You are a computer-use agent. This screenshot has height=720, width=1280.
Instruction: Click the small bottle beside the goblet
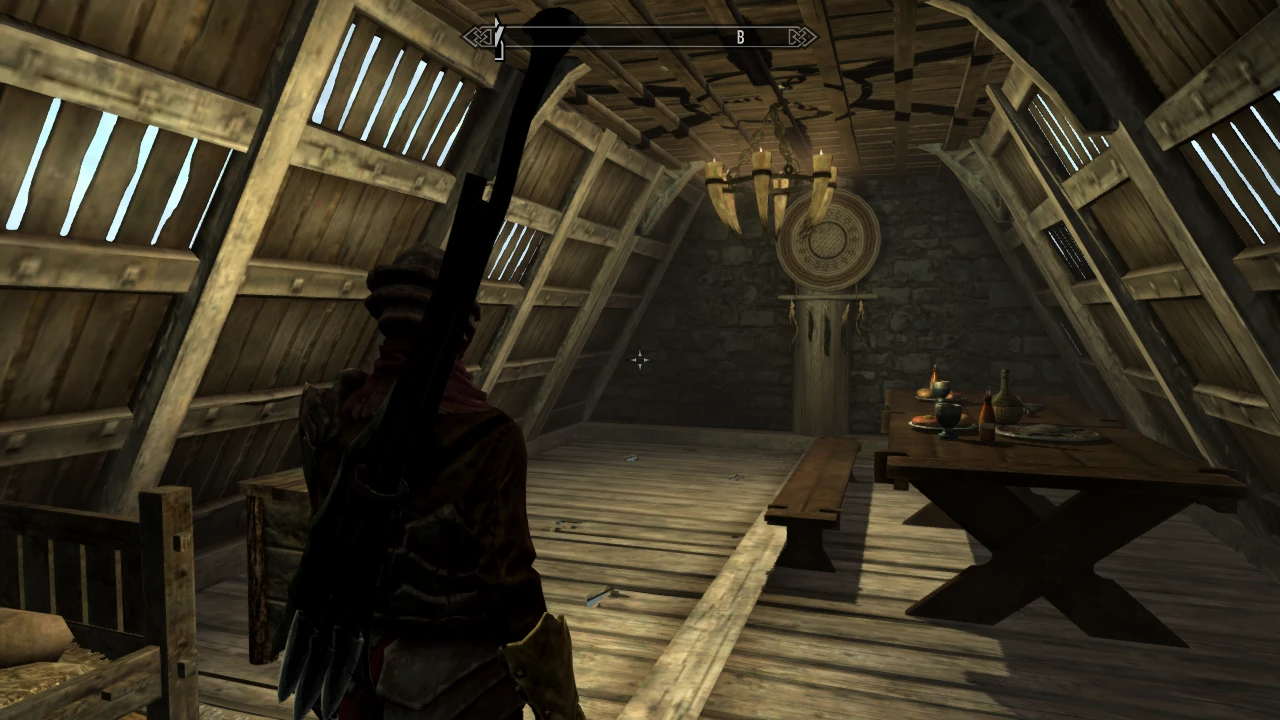pos(934,376)
